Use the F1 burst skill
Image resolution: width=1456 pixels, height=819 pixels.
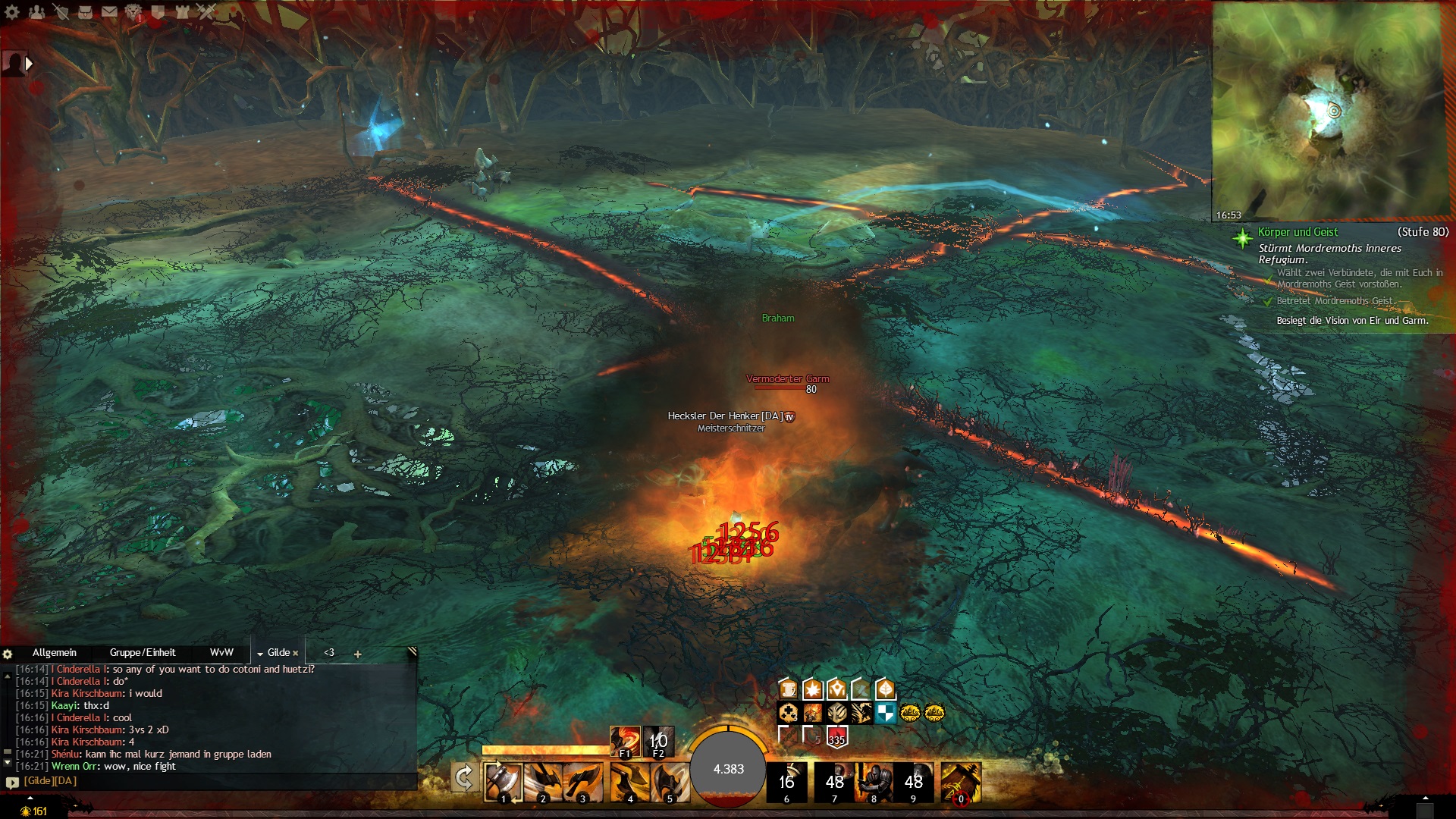[625, 742]
